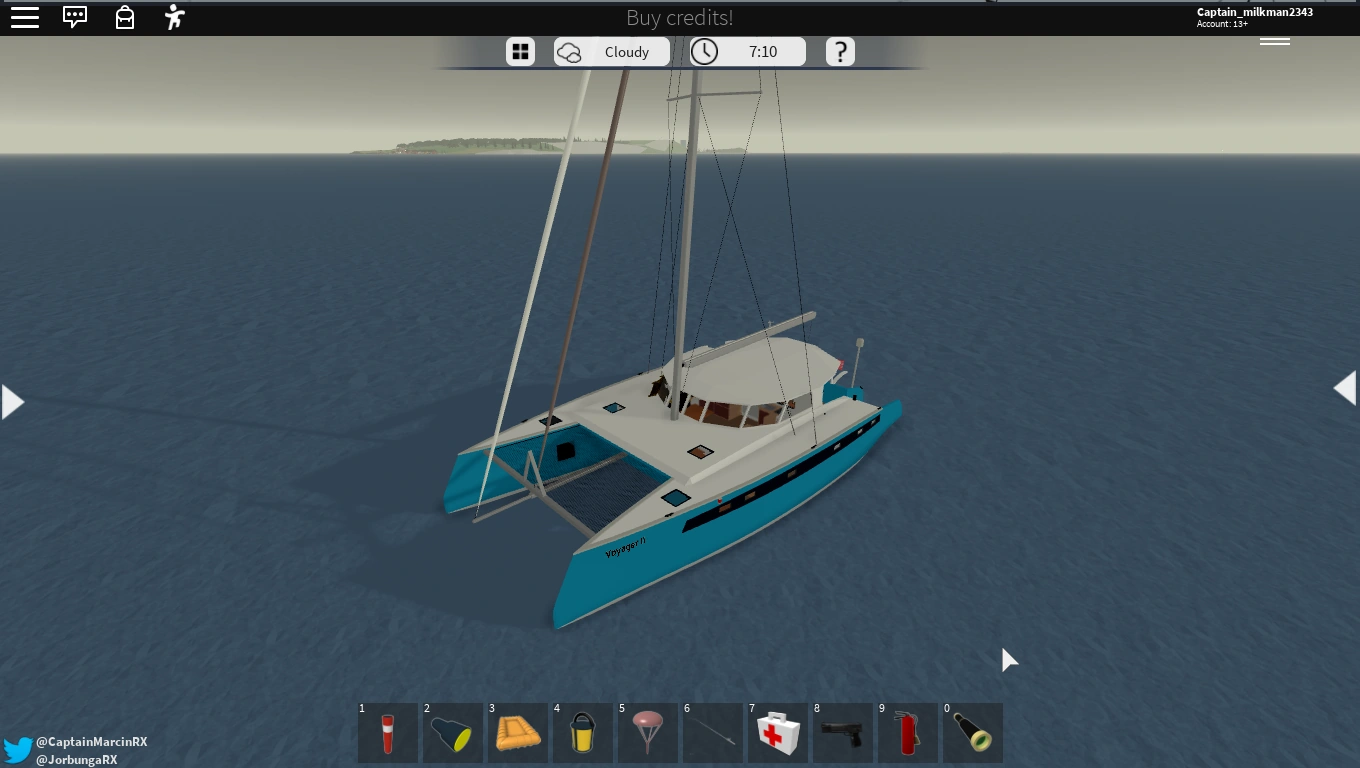Open the backpack inventory
Image resolution: width=1360 pixels, height=768 pixels.
click(x=125, y=17)
